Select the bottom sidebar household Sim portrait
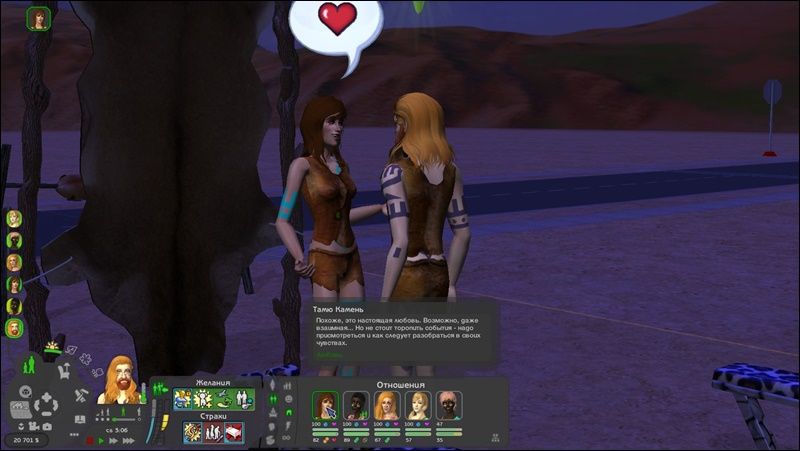800x451 pixels. (14, 328)
